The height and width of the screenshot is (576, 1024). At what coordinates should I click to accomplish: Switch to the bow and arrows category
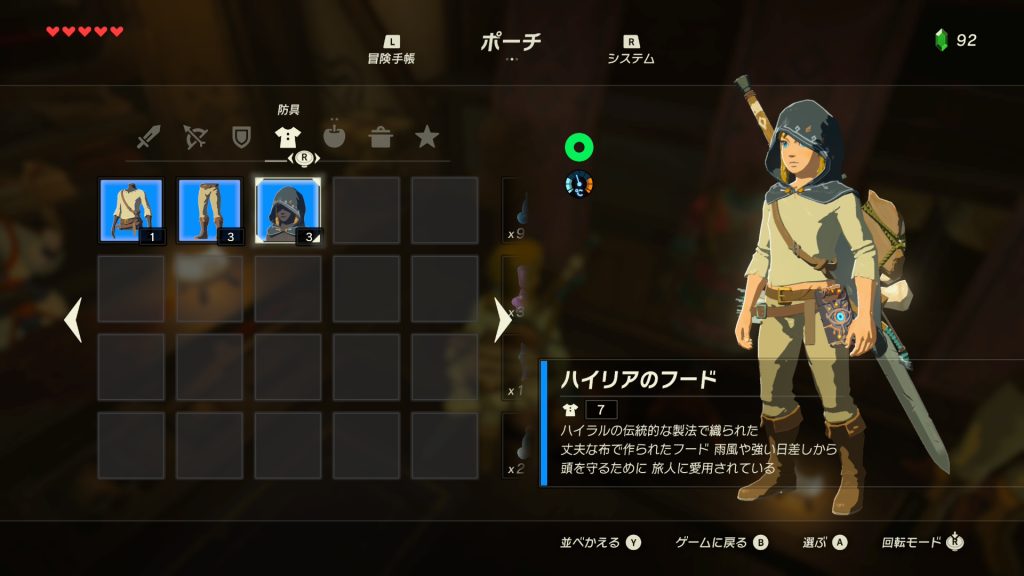tap(195, 137)
